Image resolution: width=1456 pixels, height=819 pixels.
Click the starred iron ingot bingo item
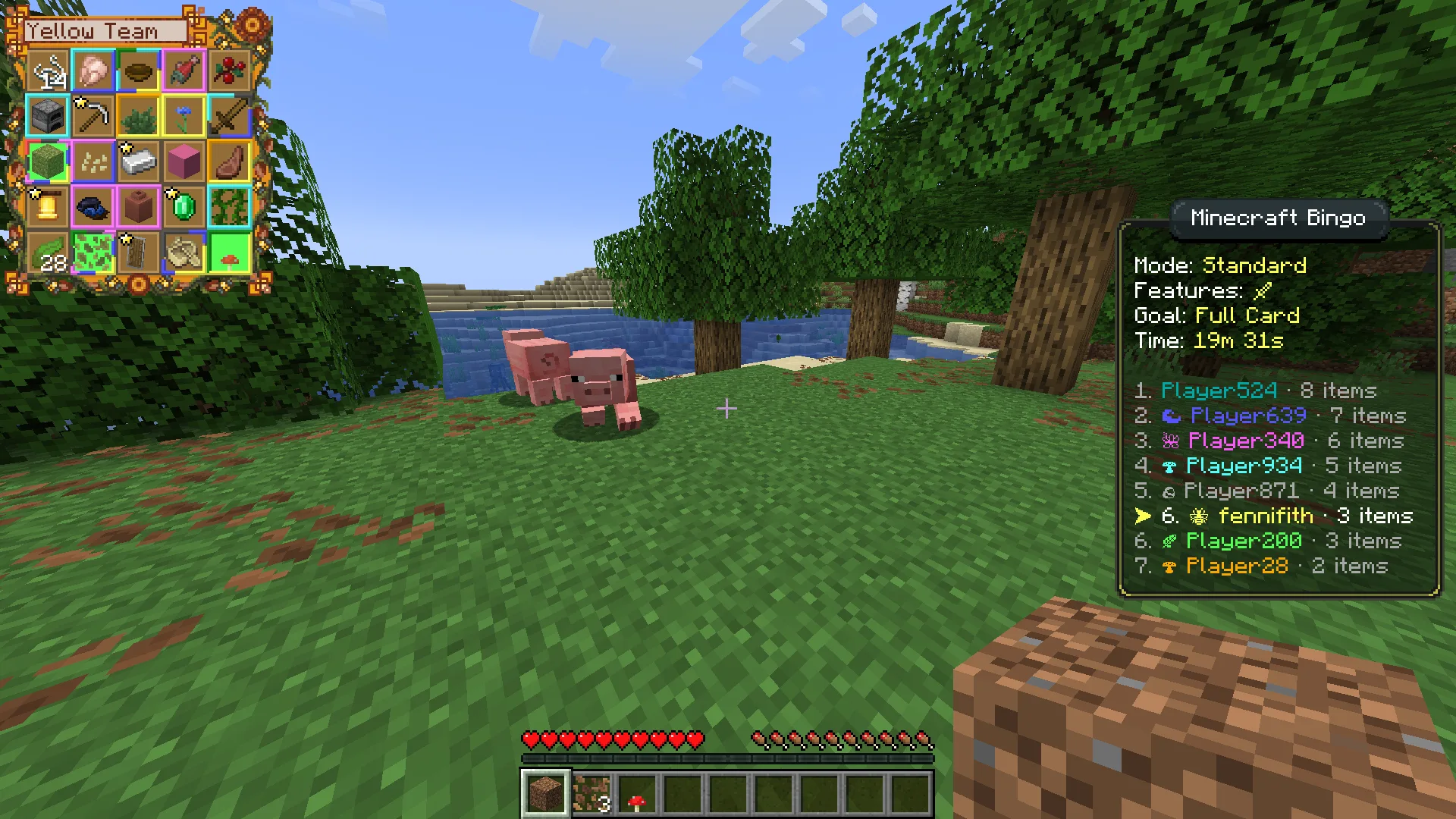click(x=140, y=162)
